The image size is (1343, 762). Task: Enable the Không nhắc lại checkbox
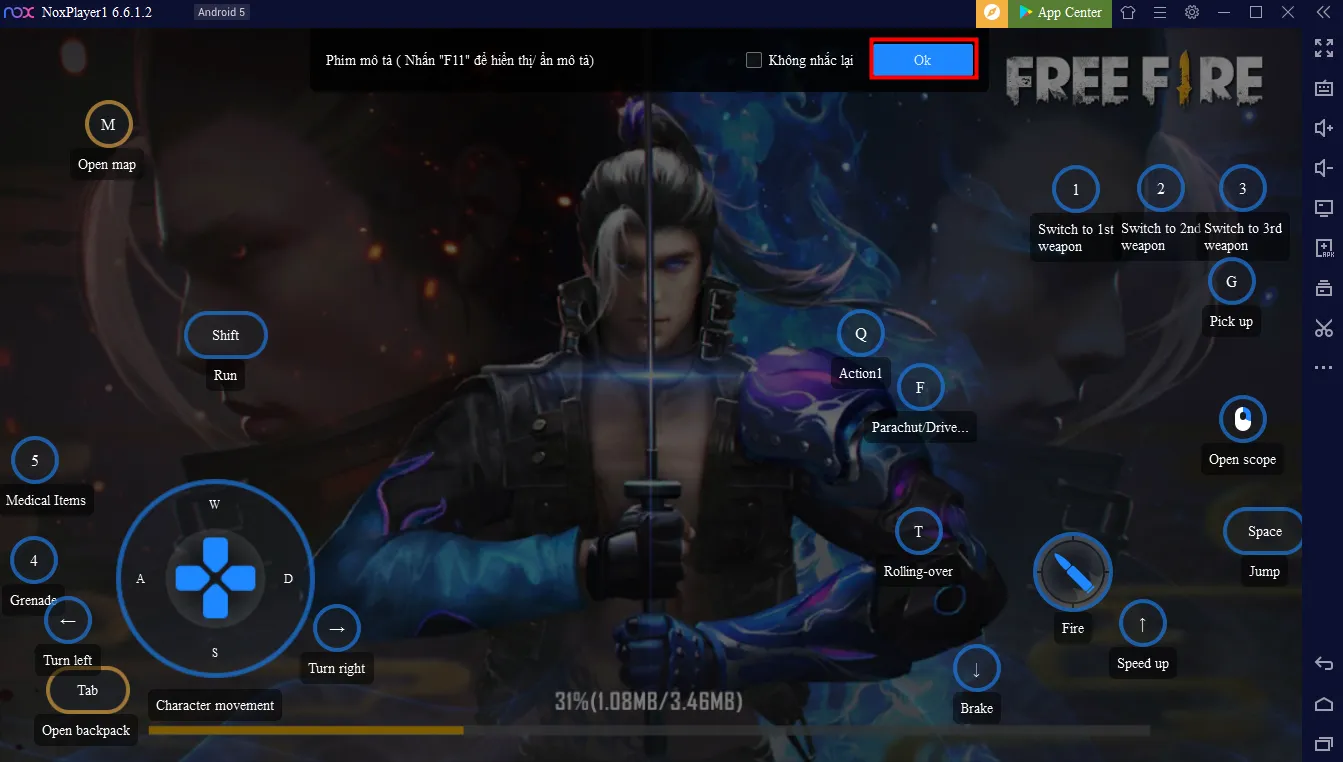pyautogui.click(x=753, y=60)
